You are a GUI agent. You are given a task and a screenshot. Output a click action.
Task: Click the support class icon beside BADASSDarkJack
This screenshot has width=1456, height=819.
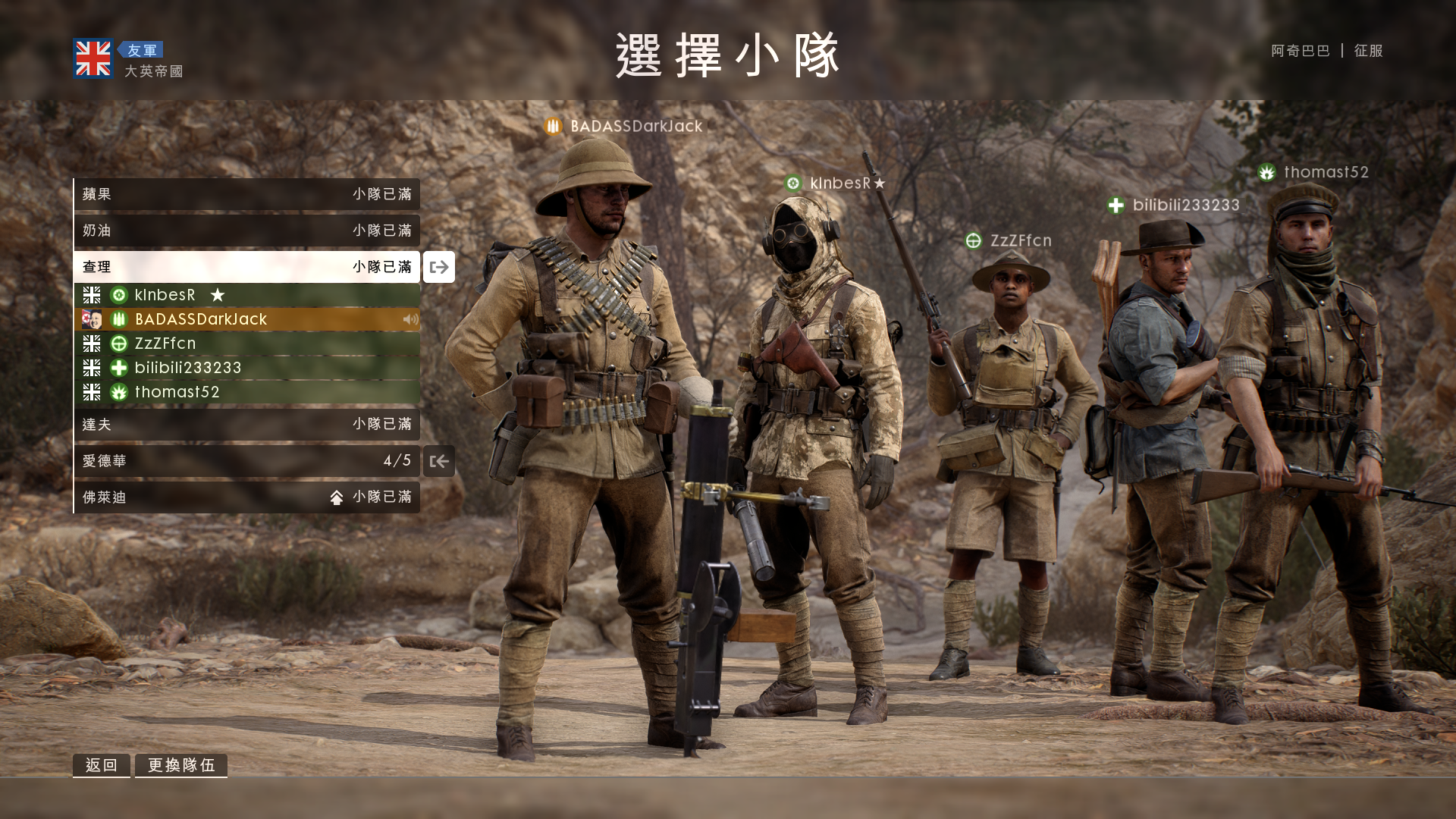(119, 319)
